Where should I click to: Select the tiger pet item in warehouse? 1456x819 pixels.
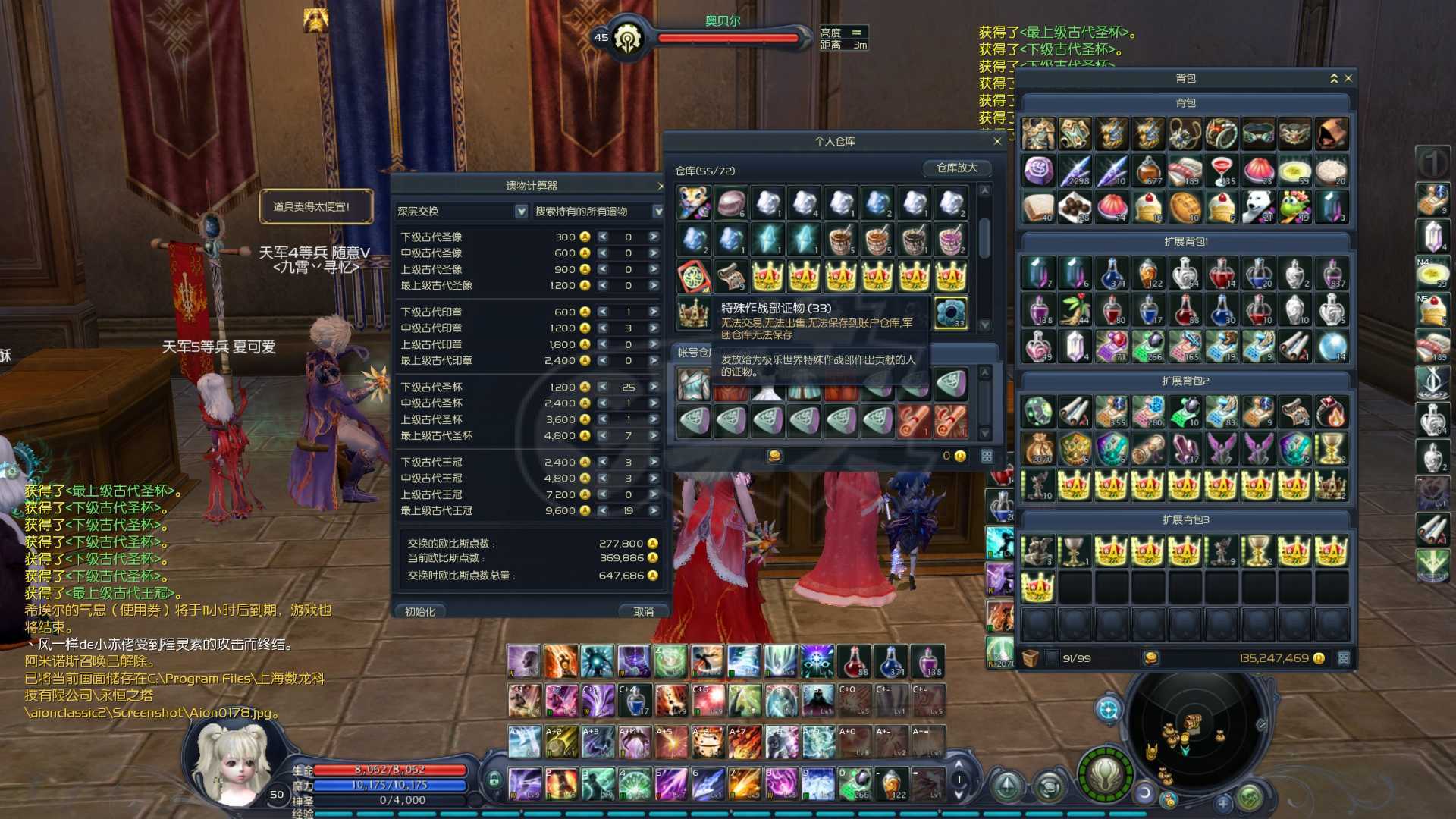coord(693,203)
